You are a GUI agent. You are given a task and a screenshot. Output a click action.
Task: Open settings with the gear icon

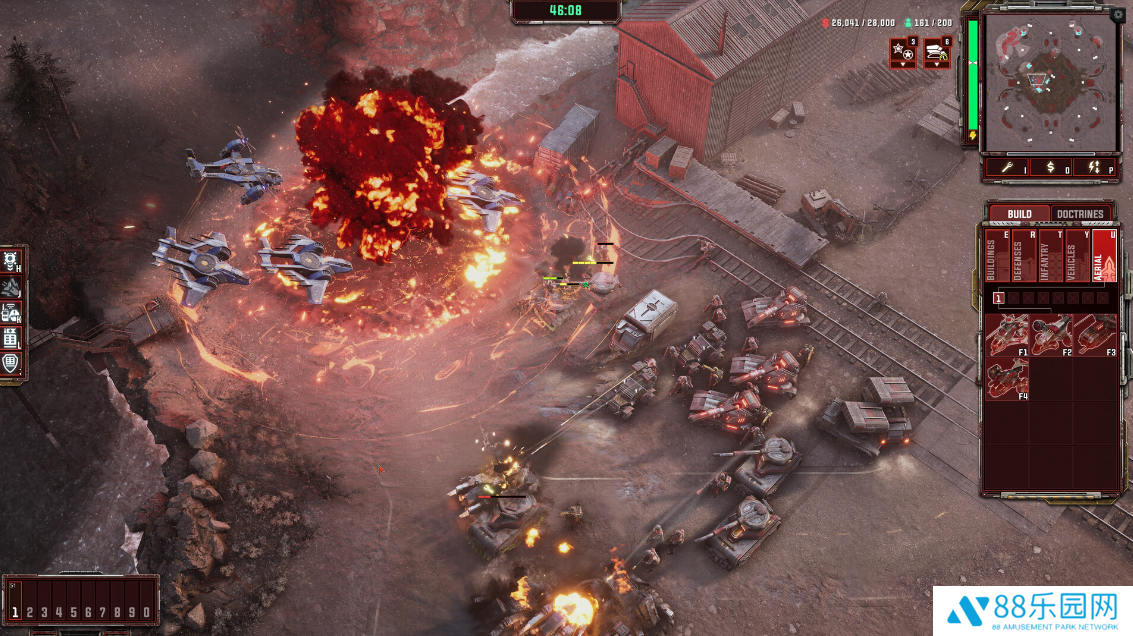point(1117,15)
